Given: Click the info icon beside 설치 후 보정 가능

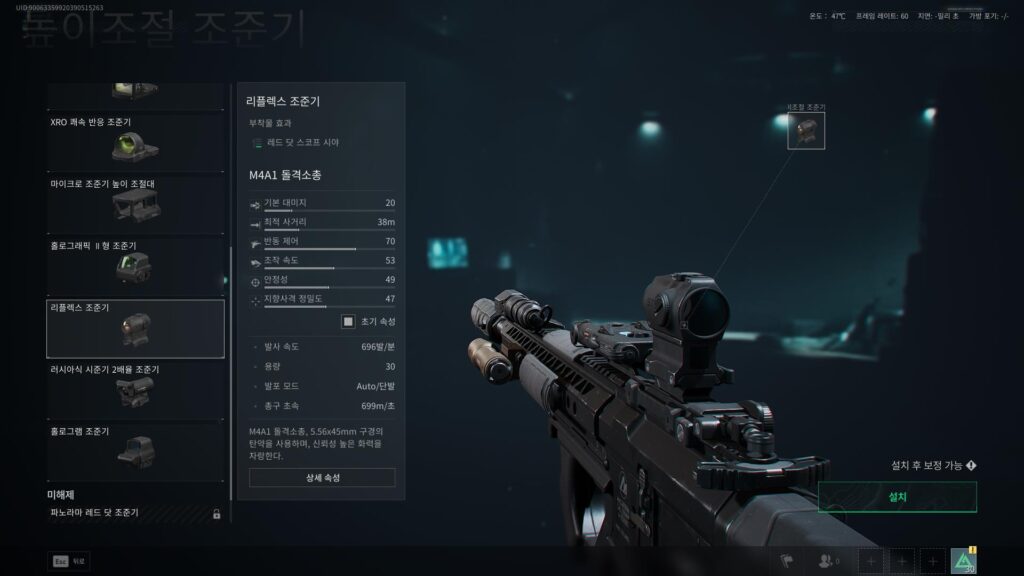Looking at the screenshot, I should tap(971, 465).
